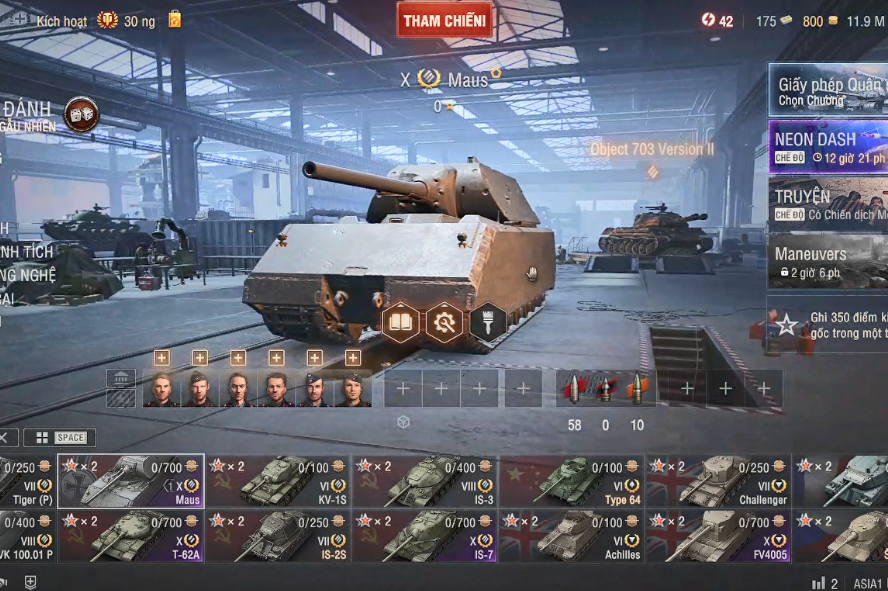The height and width of the screenshot is (591, 888).
Task: Open the Neon Dash game mode banner
Action: point(827,147)
